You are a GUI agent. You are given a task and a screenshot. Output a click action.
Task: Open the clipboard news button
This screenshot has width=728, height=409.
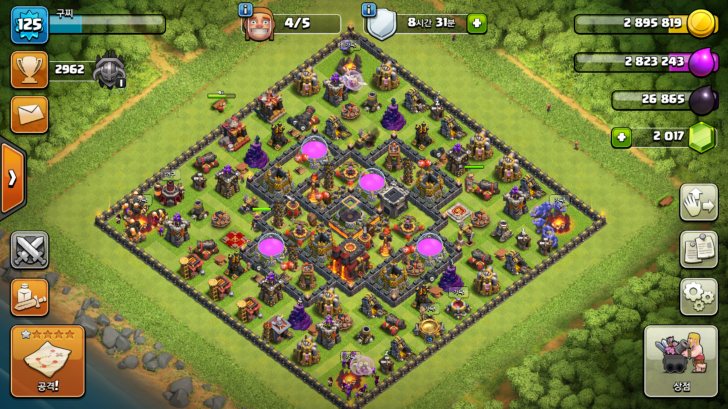pos(698,250)
